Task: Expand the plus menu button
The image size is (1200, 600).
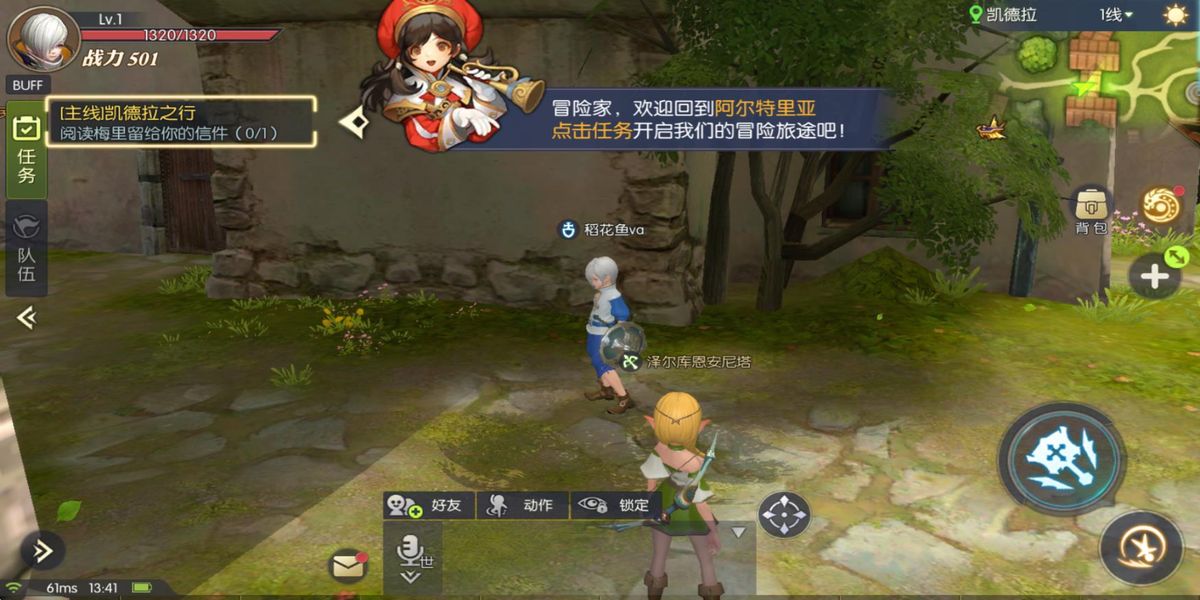Action: pyautogui.click(x=1155, y=277)
